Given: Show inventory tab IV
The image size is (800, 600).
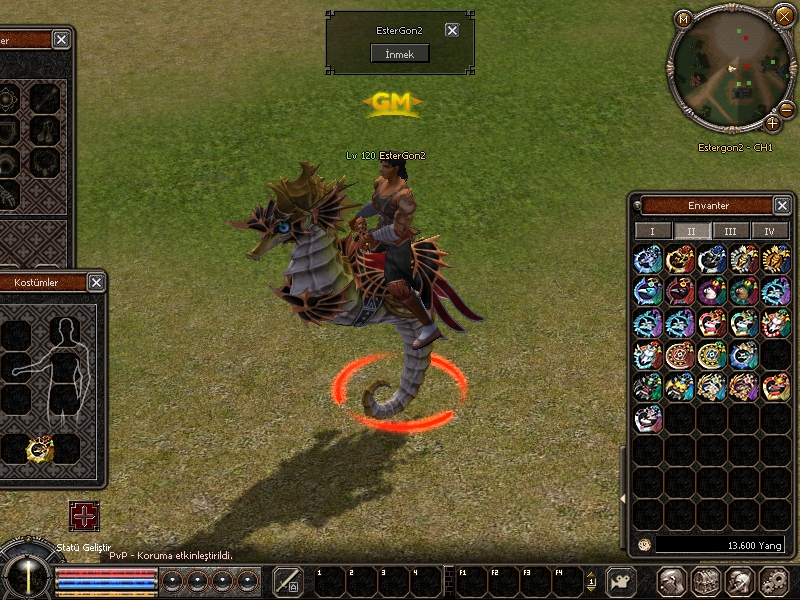Looking at the screenshot, I should click(769, 231).
